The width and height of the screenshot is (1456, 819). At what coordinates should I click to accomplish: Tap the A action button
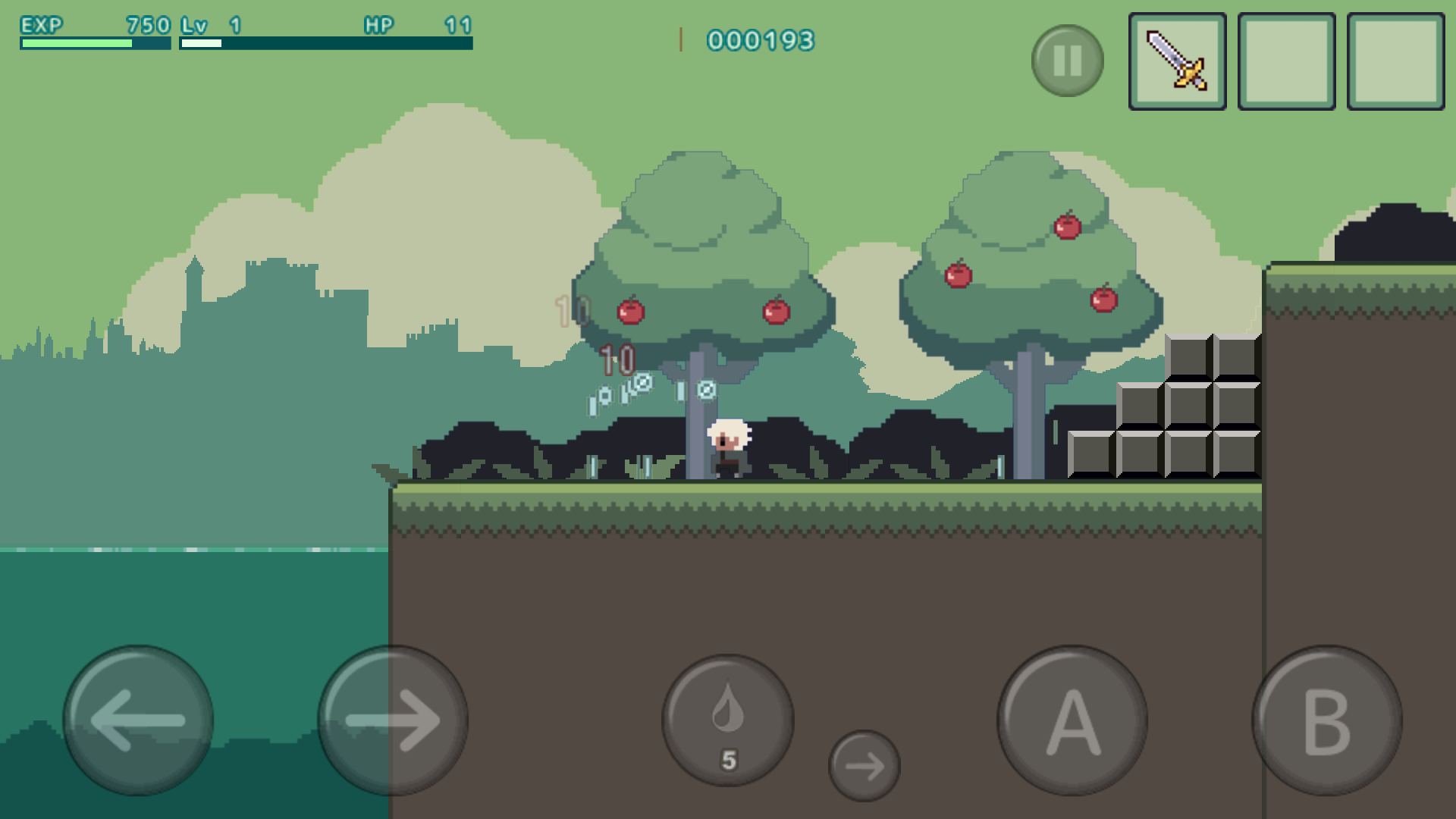[1072, 720]
